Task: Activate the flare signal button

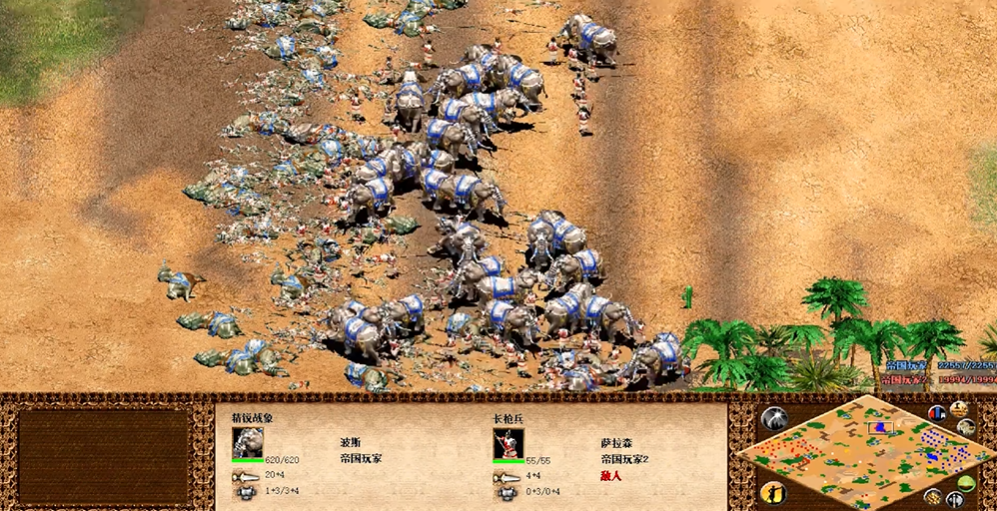Action: pos(775,418)
